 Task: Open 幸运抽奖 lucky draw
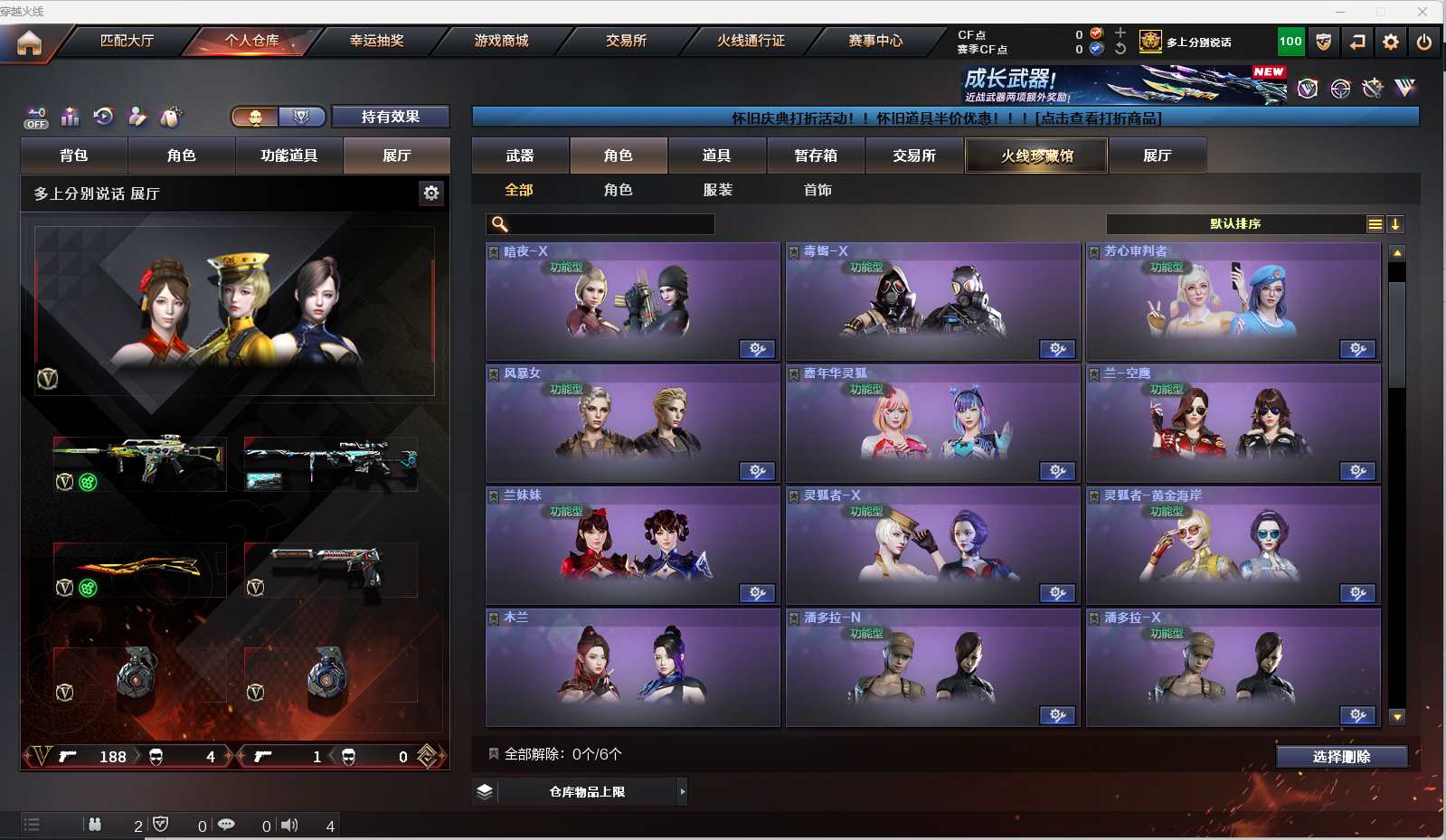[376, 41]
